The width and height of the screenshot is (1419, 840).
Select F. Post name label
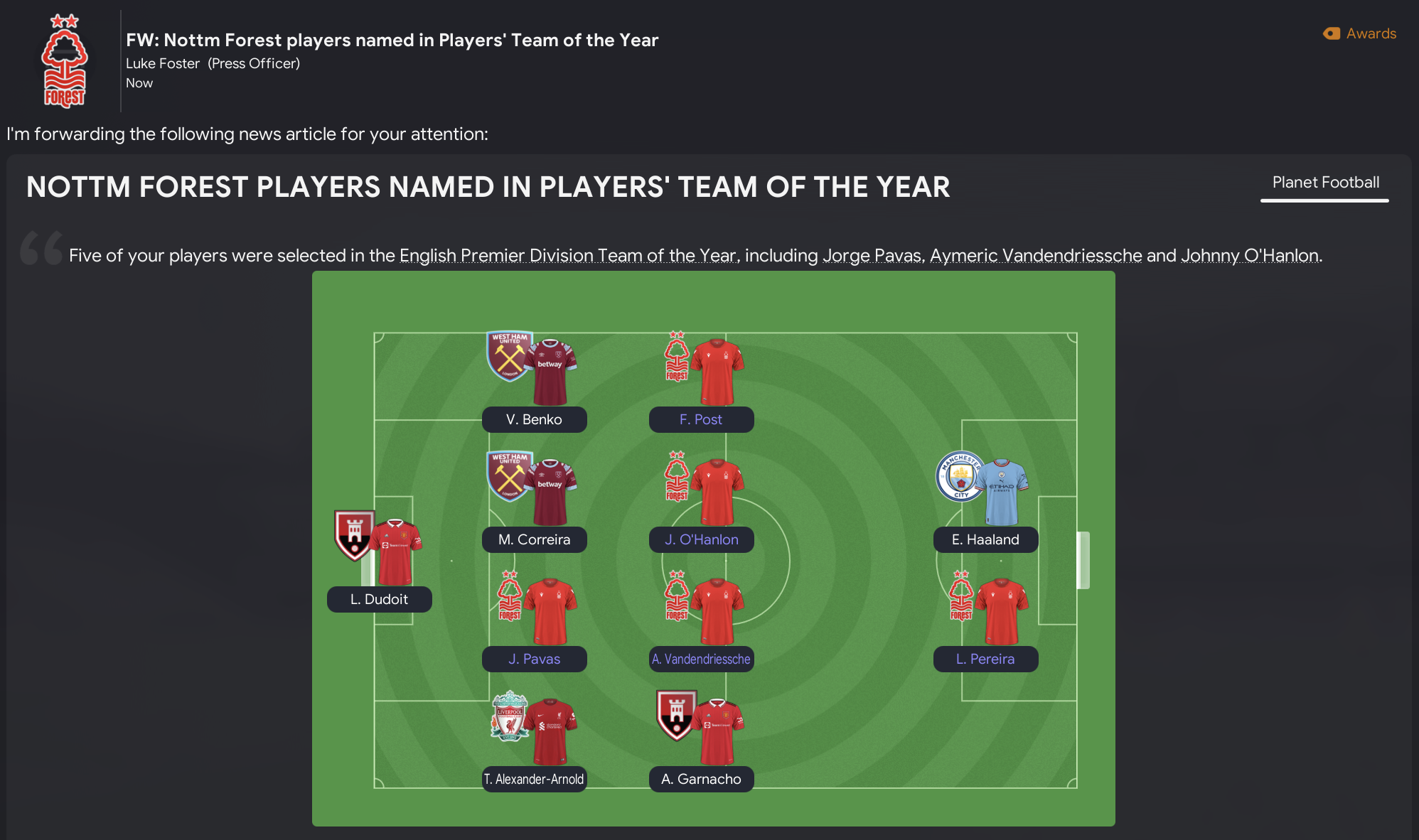point(701,419)
